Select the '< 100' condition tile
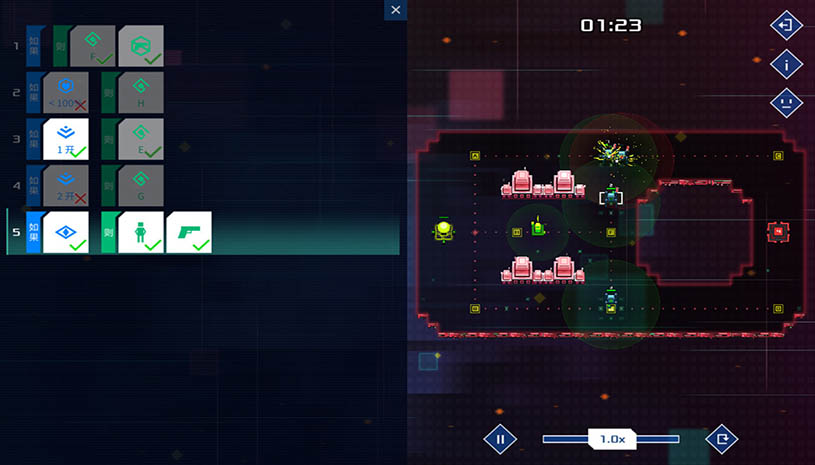 coord(65,93)
